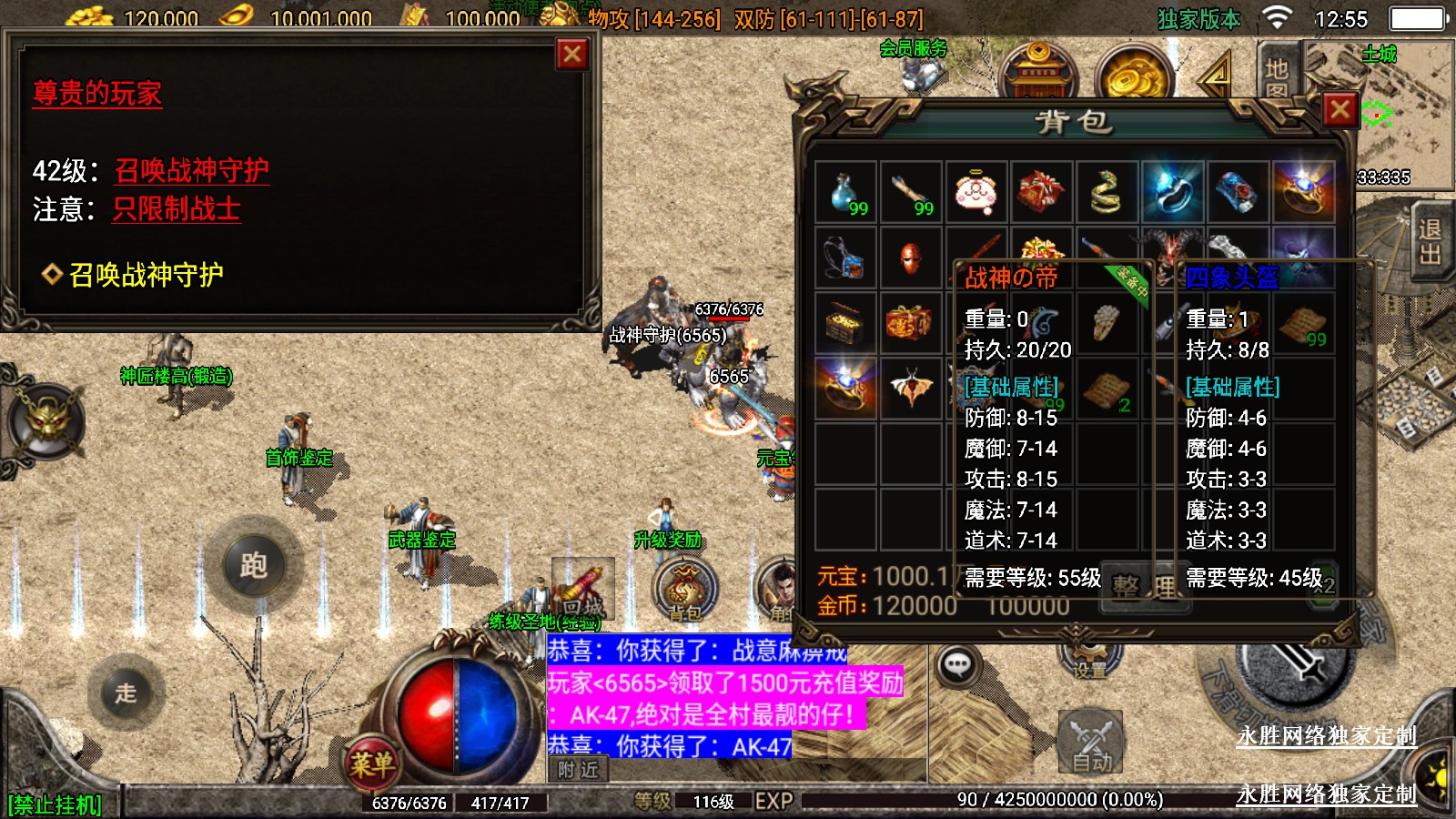Select the treasure chest item slot
The height and width of the screenshot is (819, 1456).
(845, 323)
